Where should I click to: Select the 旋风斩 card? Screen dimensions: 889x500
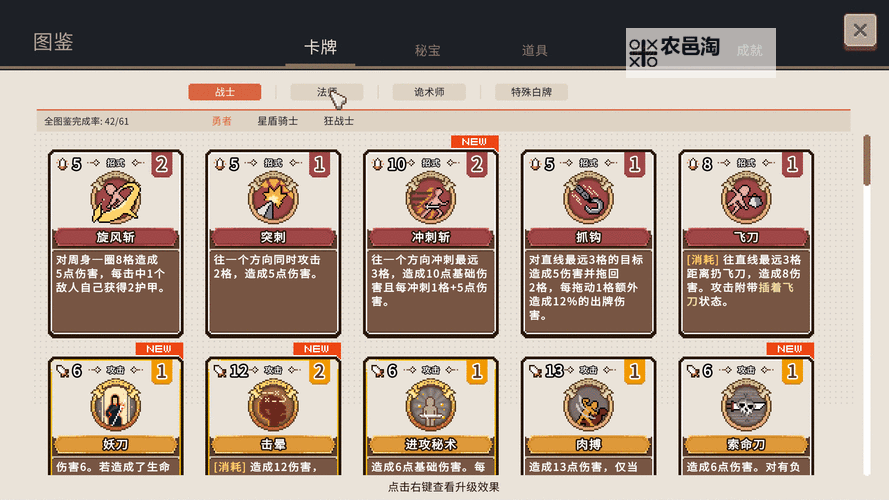tap(116, 243)
